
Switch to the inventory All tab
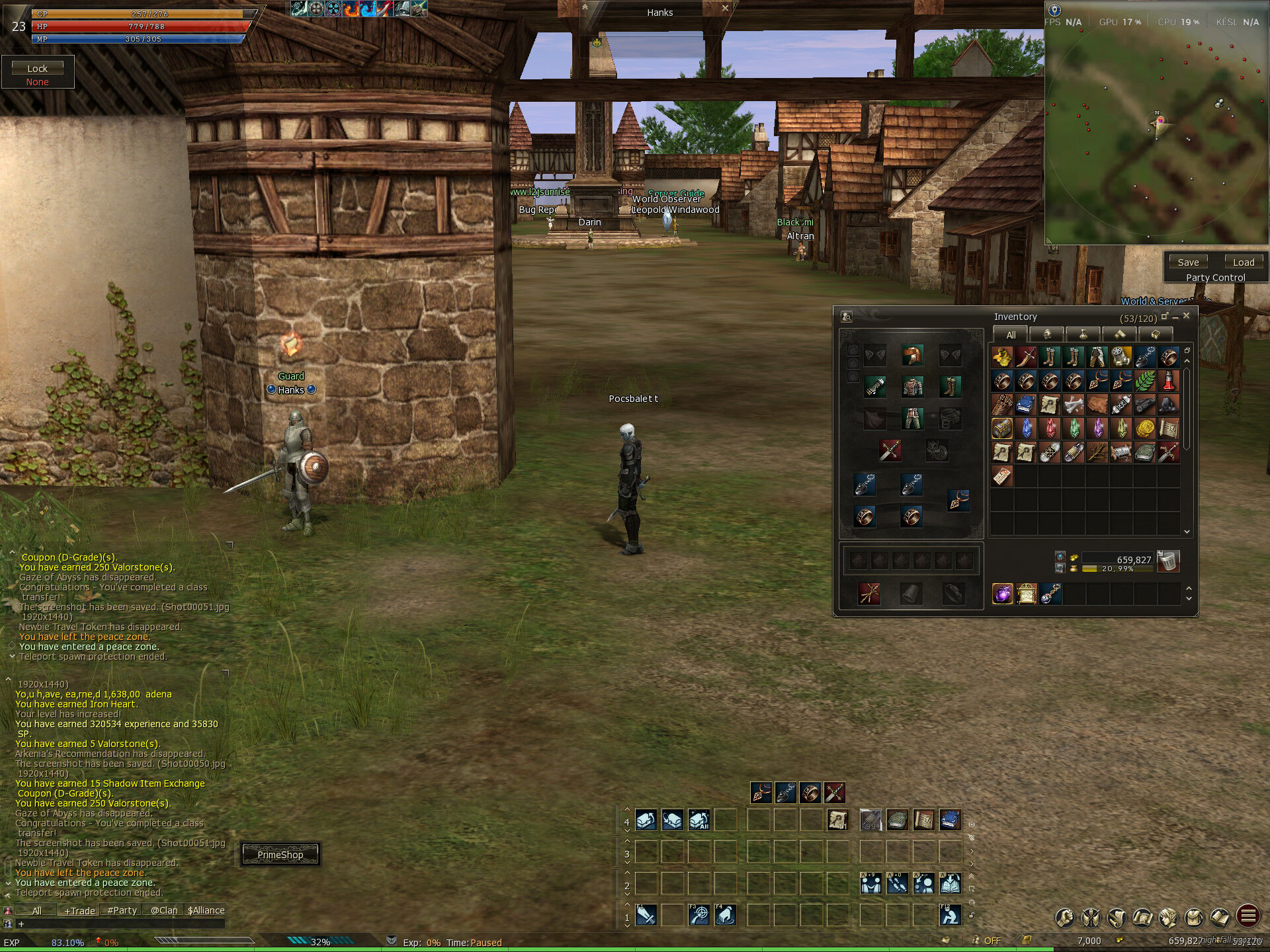(1010, 335)
